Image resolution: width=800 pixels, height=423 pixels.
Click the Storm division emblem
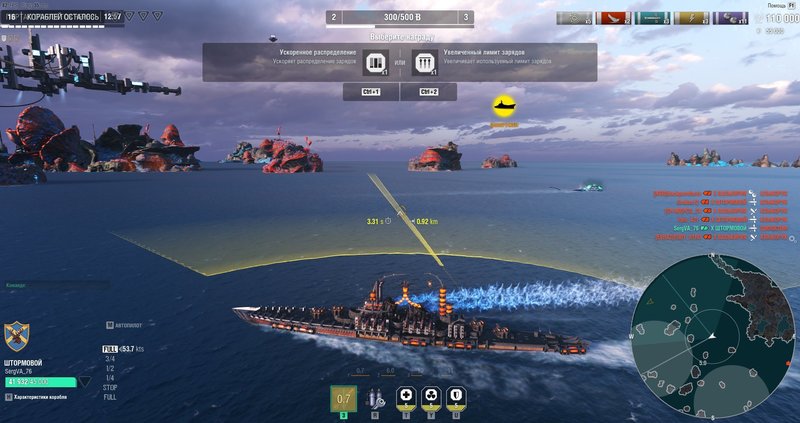(x=15, y=333)
